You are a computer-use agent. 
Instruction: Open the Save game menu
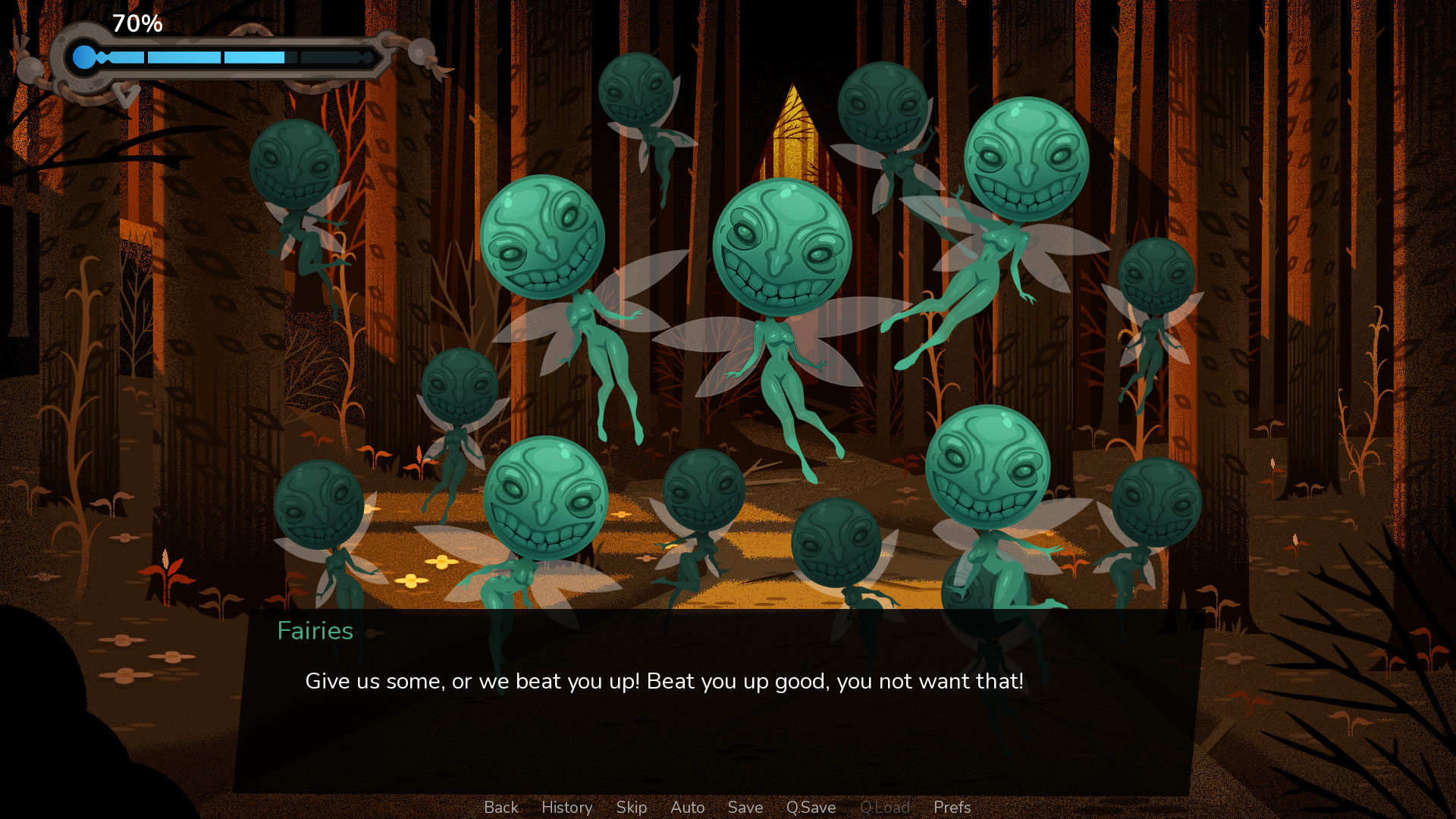click(x=745, y=808)
